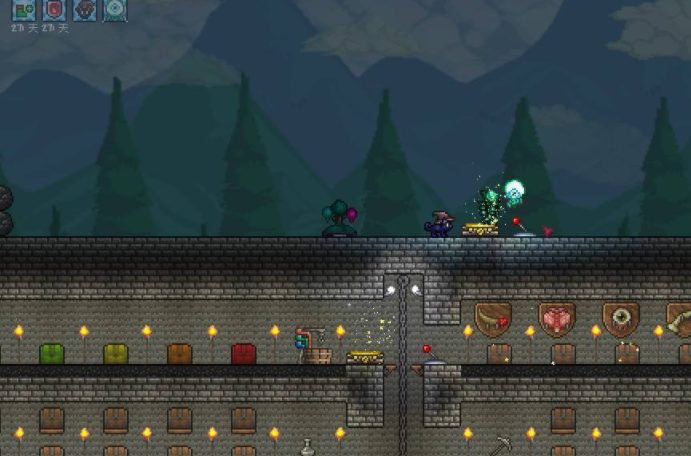
Task: Select the red shield buff icon
Action: pos(55,10)
